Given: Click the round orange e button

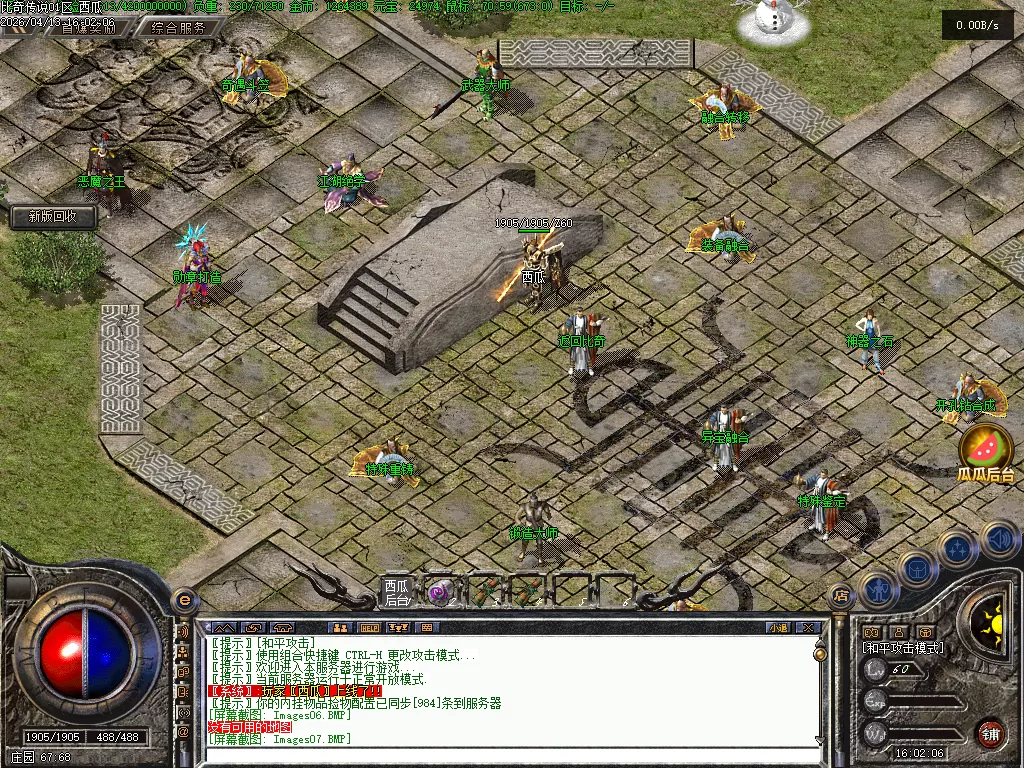Looking at the screenshot, I should click(x=183, y=601).
